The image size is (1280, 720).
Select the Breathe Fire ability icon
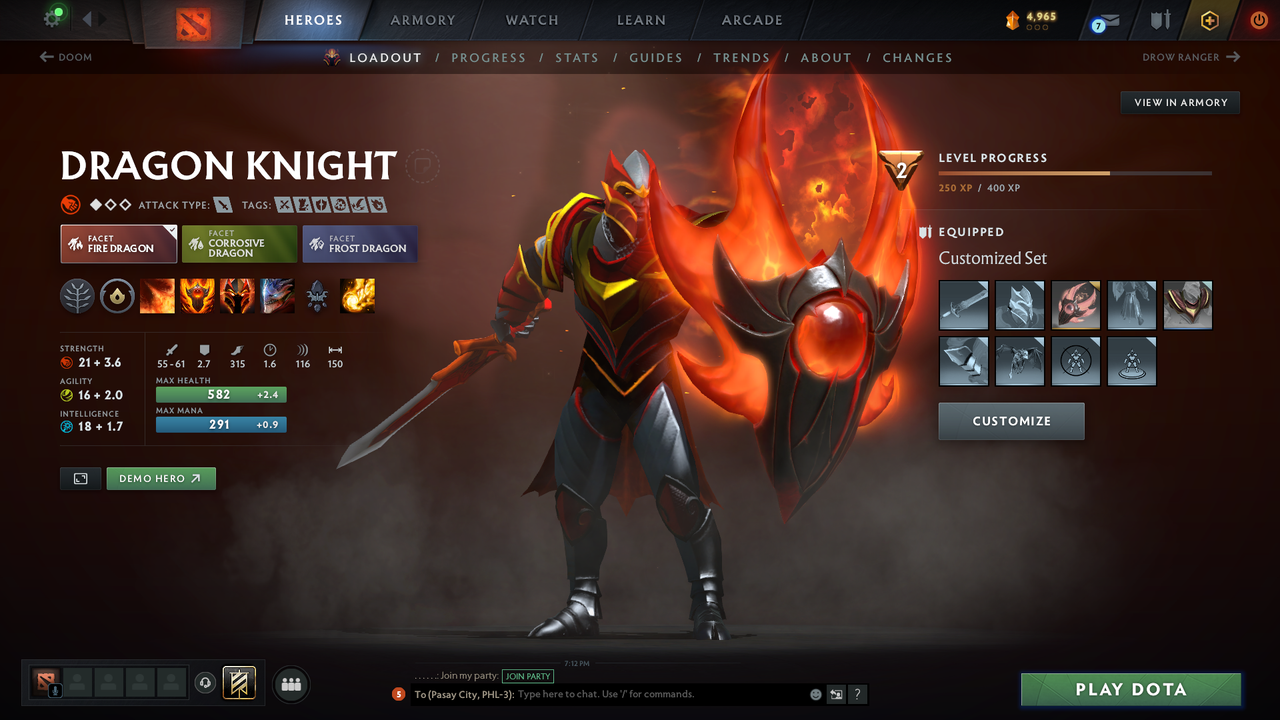click(157, 296)
